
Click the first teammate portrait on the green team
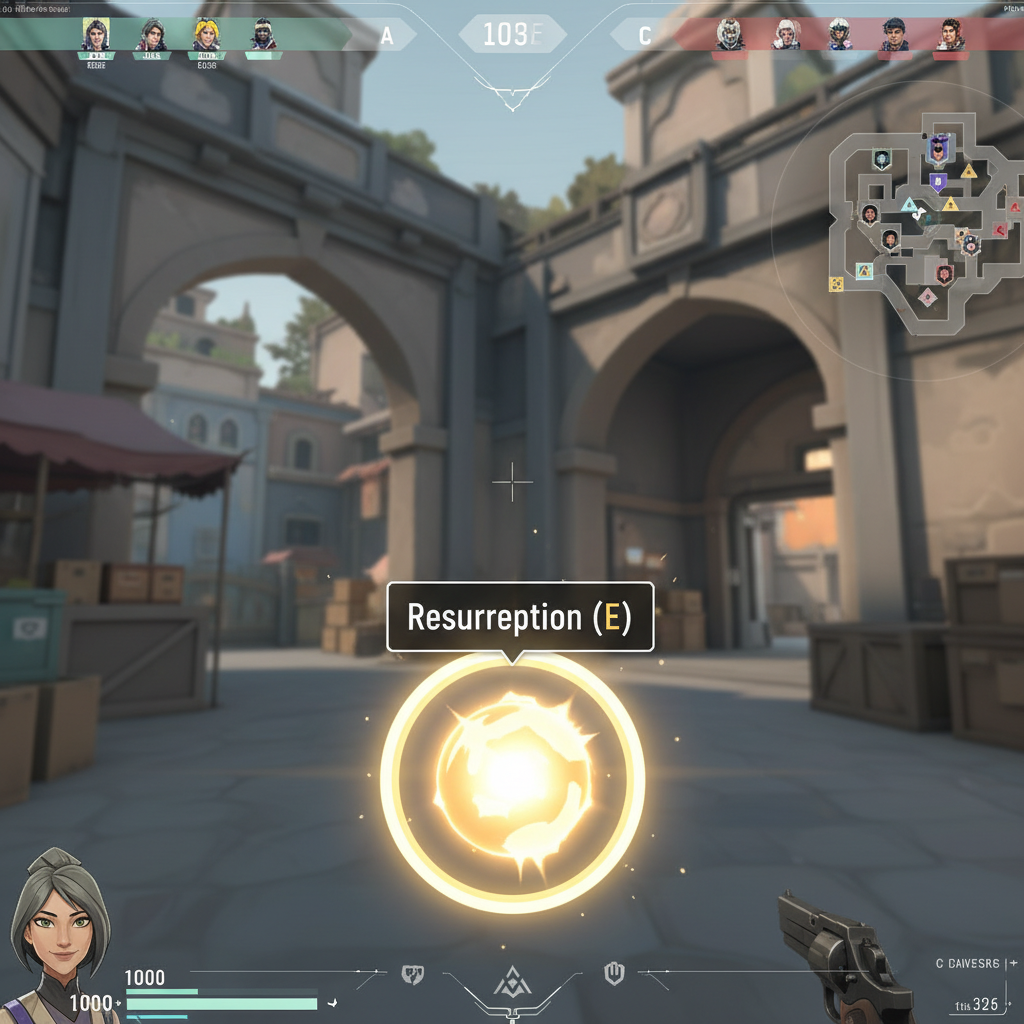(95, 35)
